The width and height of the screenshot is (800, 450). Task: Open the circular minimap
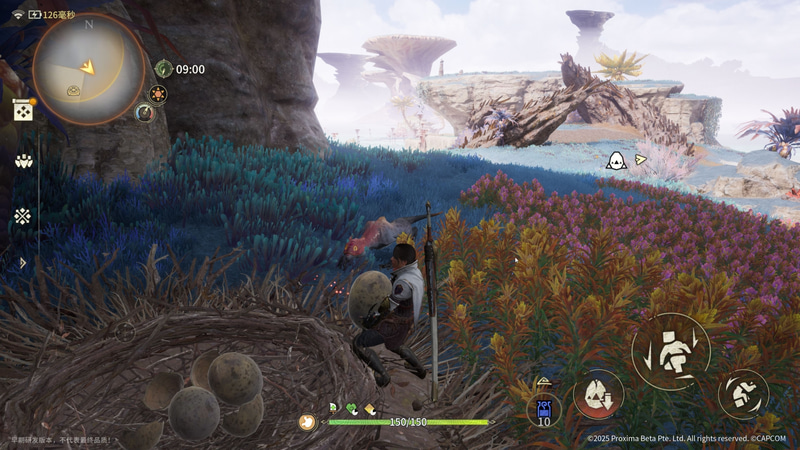88,67
